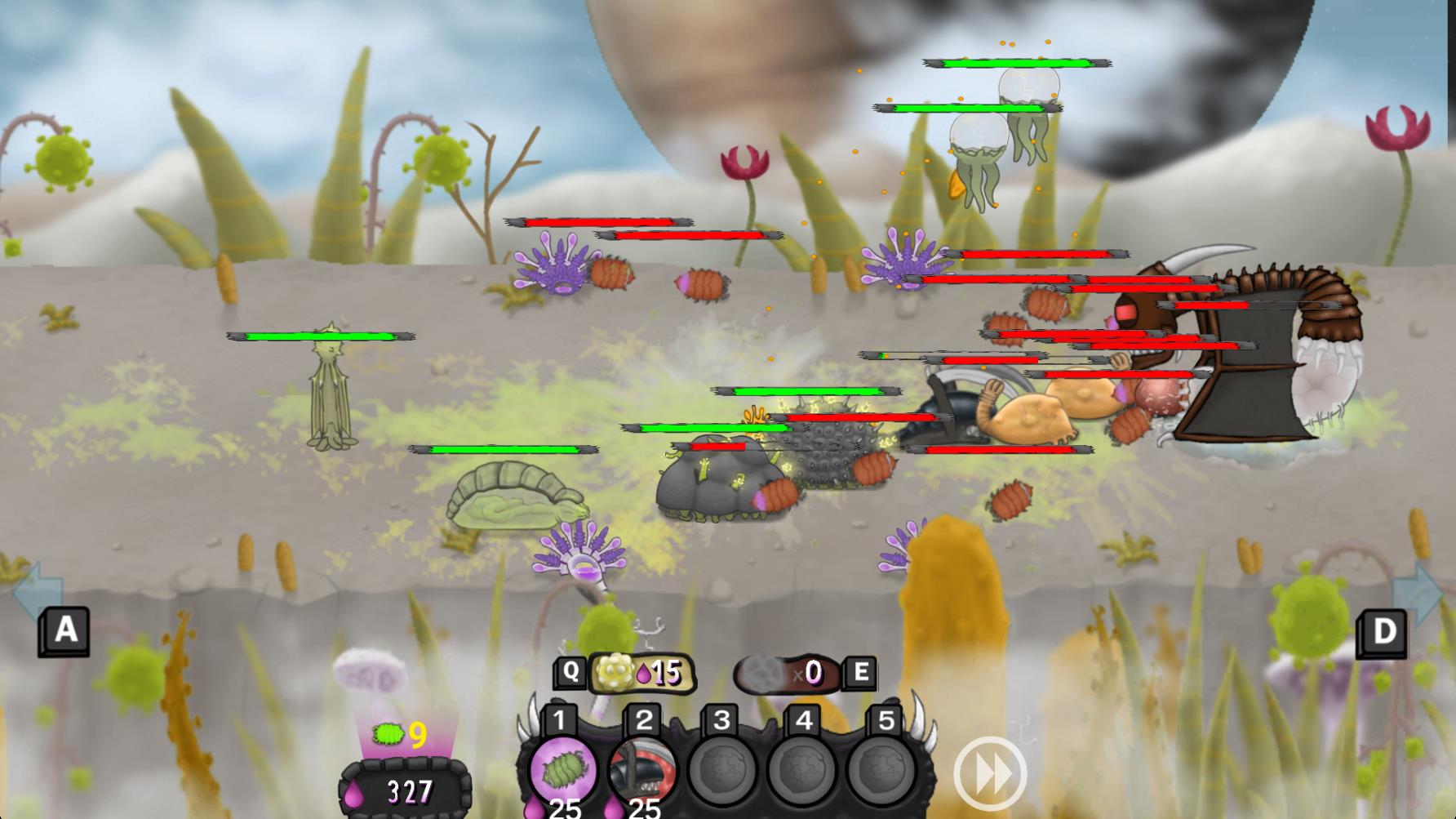Screen dimensions: 1456x819
Task: Activate the yellow spore ability costing 15
Action: point(642,673)
